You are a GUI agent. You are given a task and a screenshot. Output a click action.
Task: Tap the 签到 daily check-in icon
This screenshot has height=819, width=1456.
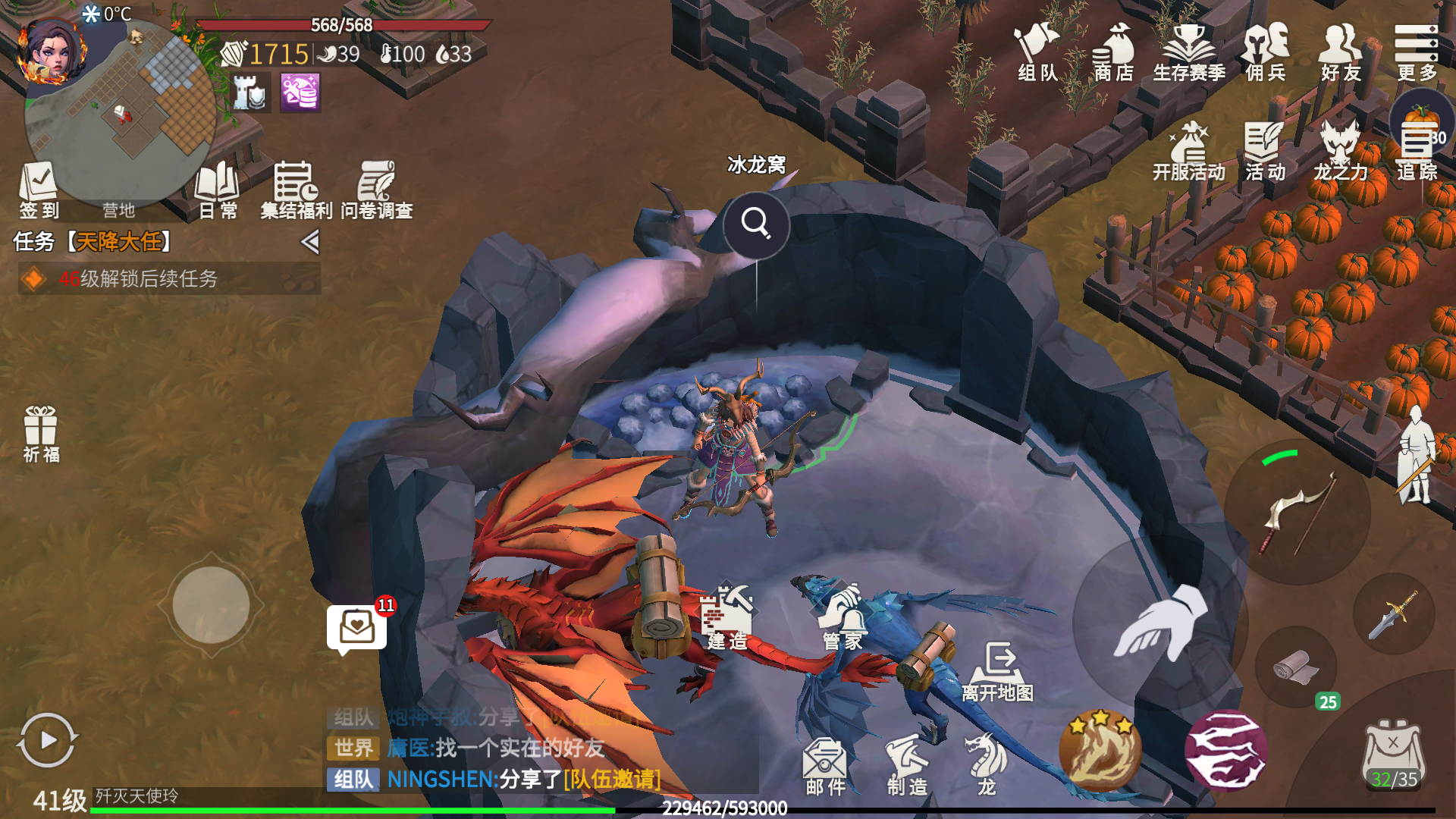click(x=39, y=190)
